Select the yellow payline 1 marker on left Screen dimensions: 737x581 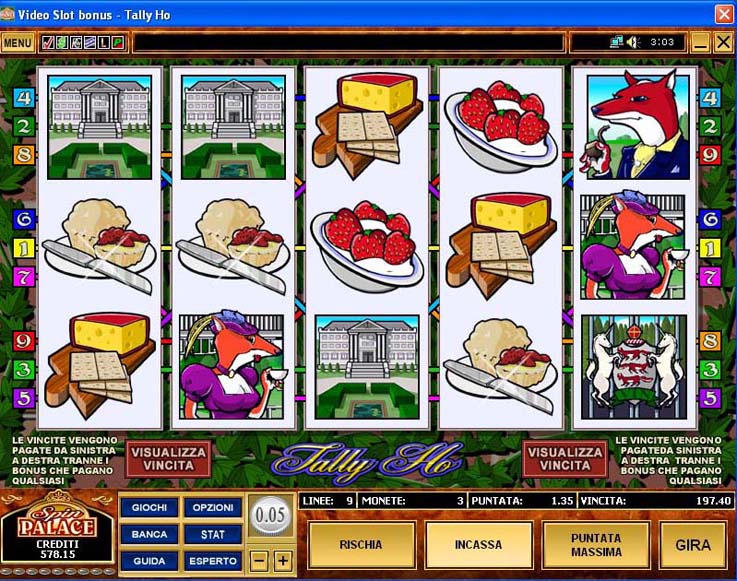24,247
